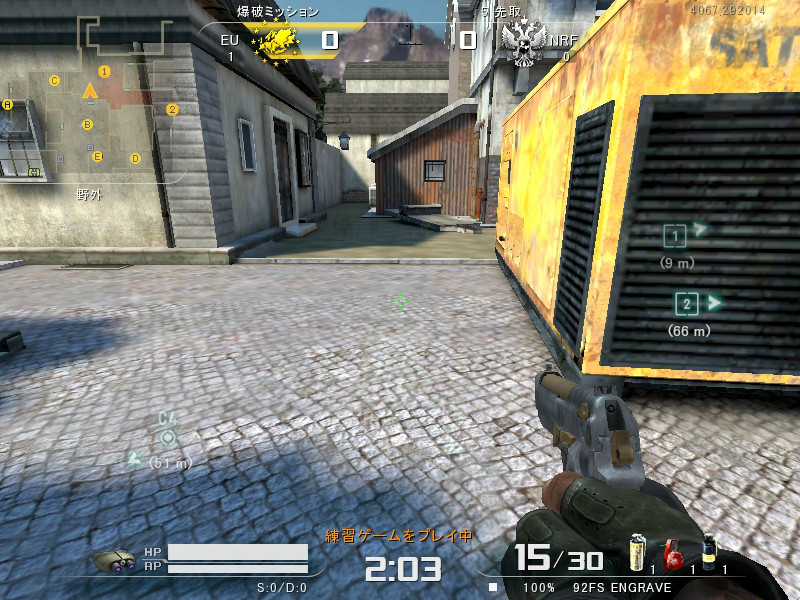Select the B point on the minimap
The width and height of the screenshot is (800, 600).
(88, 125)
